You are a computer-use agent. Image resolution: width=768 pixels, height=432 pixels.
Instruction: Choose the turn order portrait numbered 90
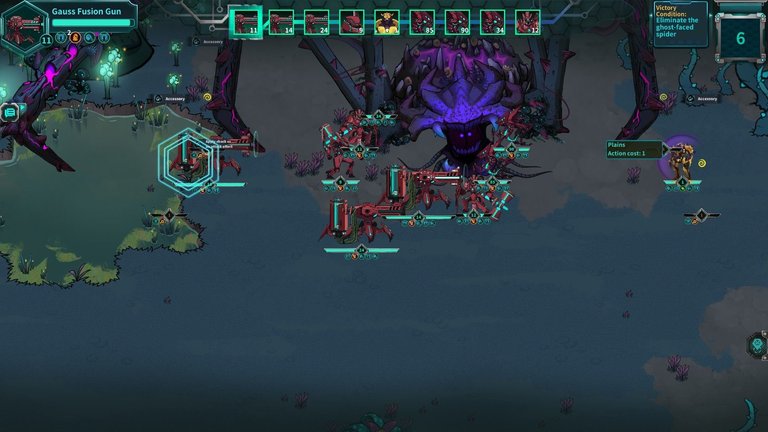(457, 21)
